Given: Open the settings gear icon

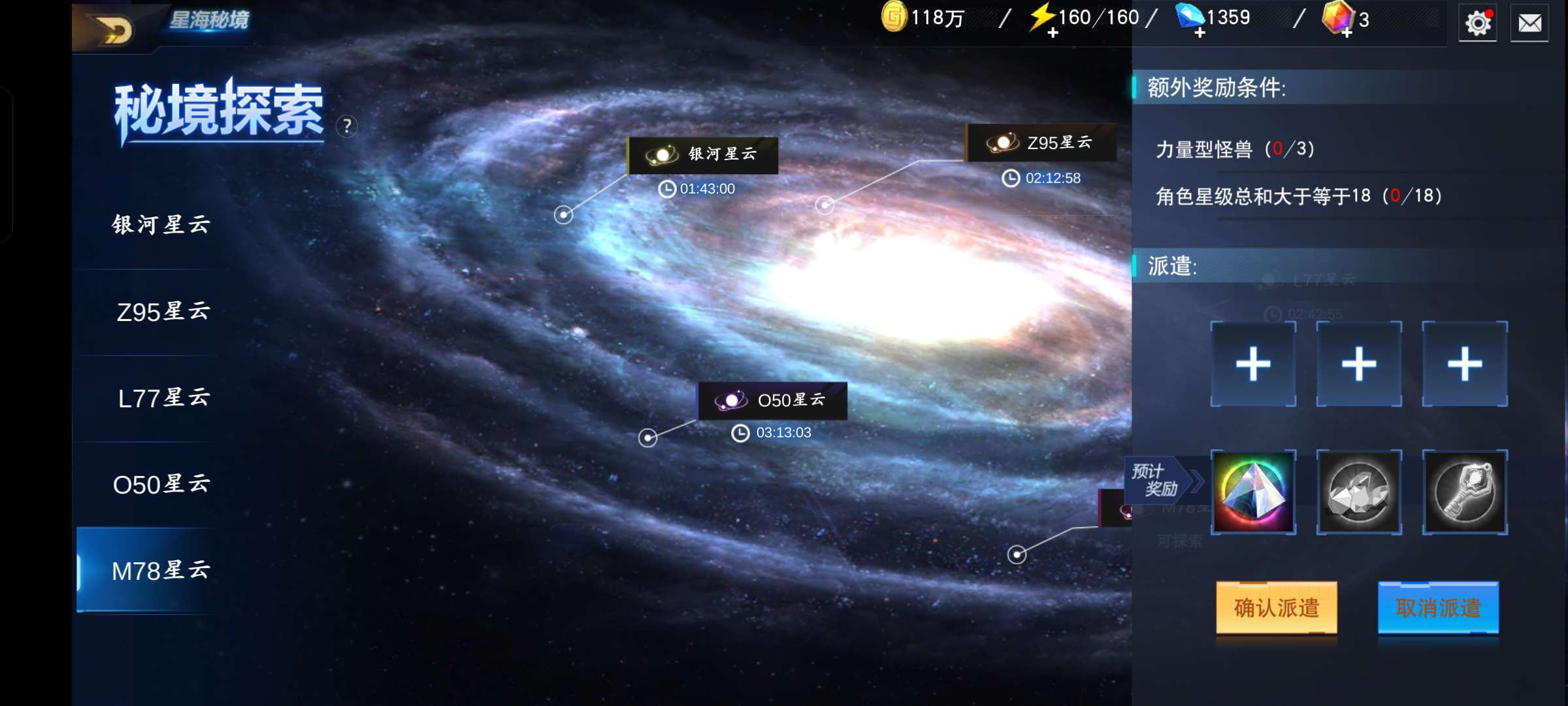Looking at the screenshot, I should [1478, 24].
